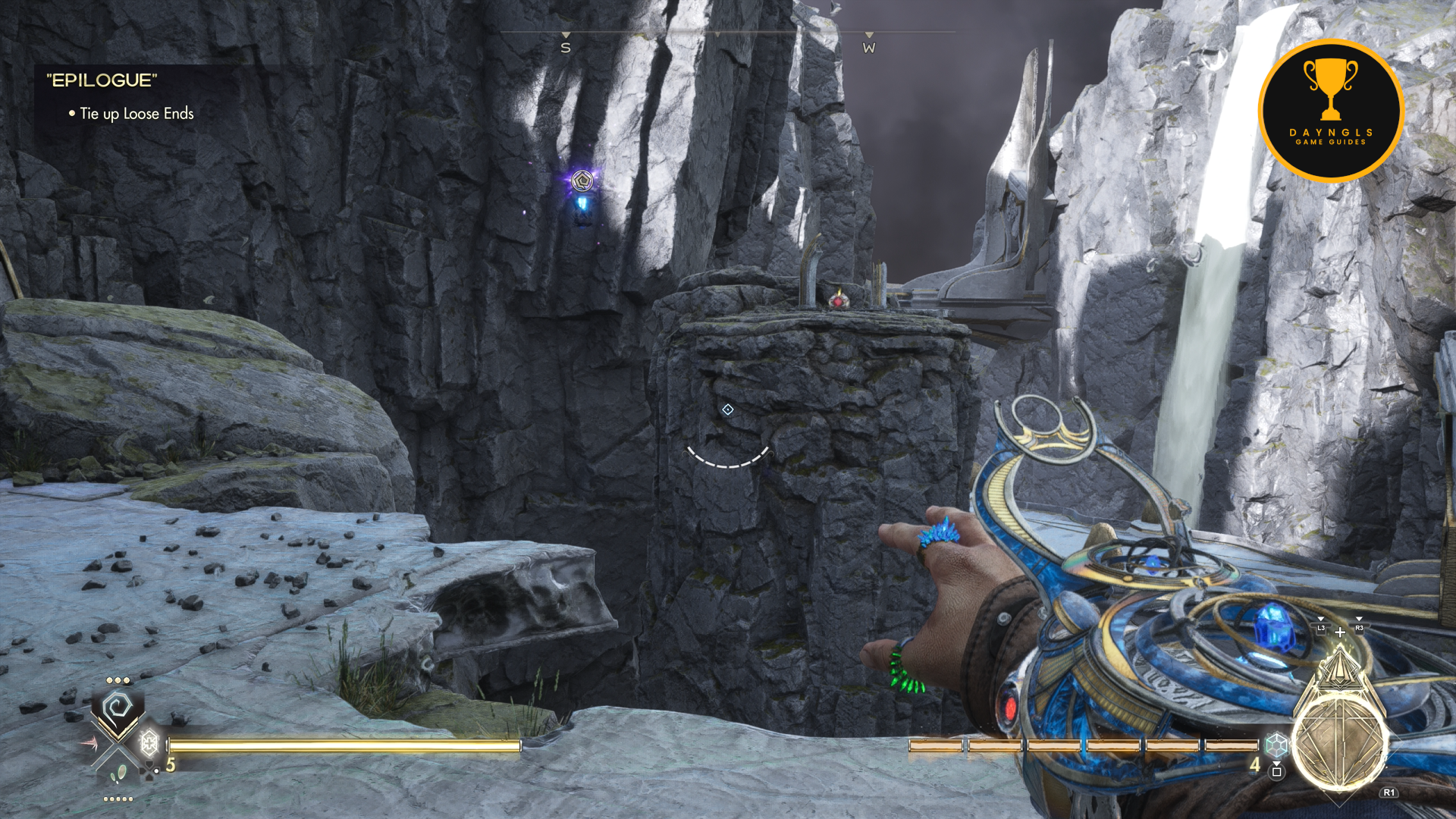The image size is (1456, 819).
Task: Click the purple swirl objective waypoint marker
Action: [582, 180]
